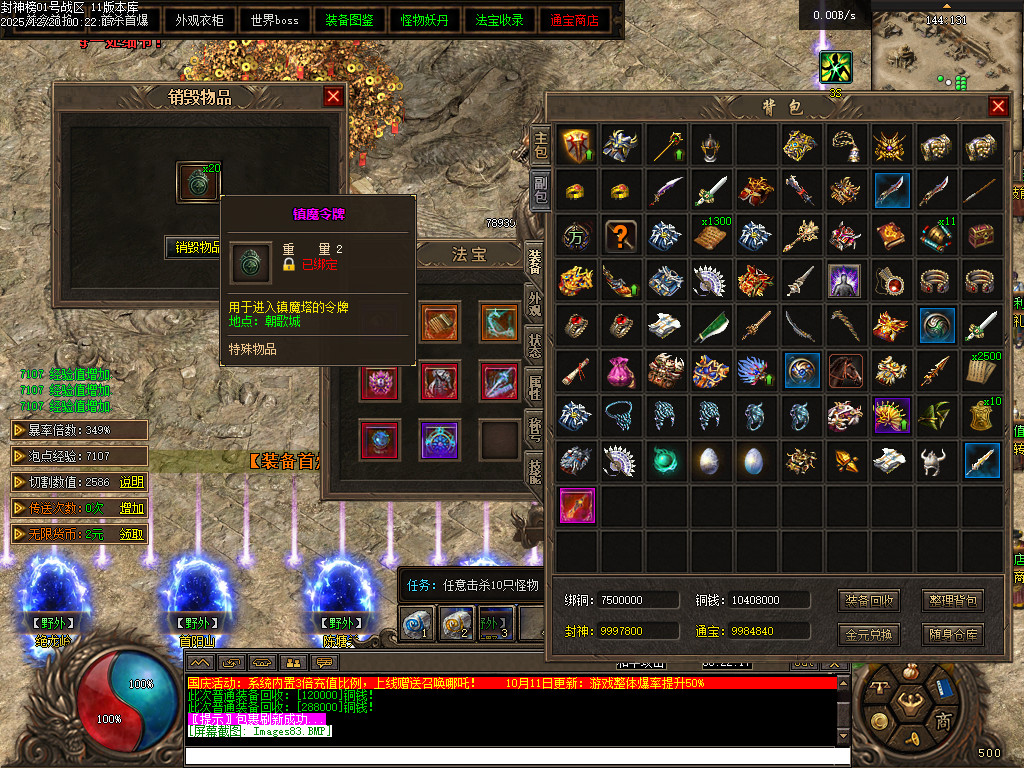Close the 背包 inventory window

pyautogui.click(x=998, y=106)
